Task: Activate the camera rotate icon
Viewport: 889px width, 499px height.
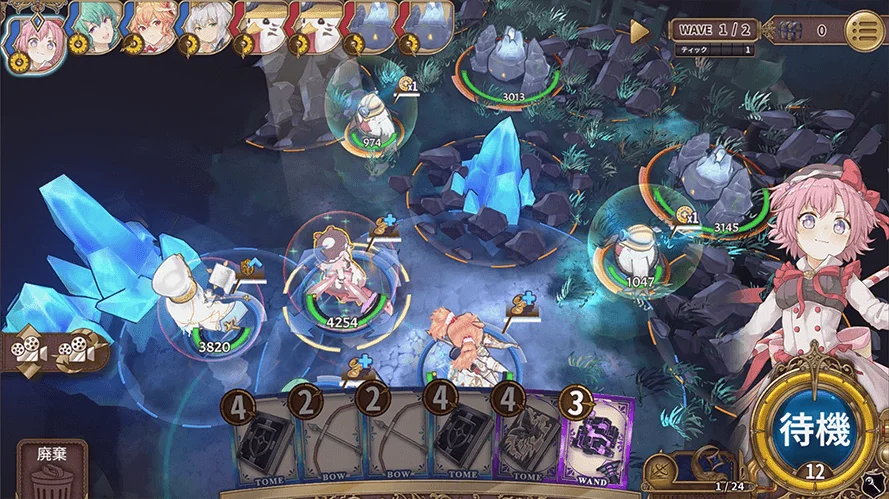Action: pyautogui.click(x=77, y=350)
